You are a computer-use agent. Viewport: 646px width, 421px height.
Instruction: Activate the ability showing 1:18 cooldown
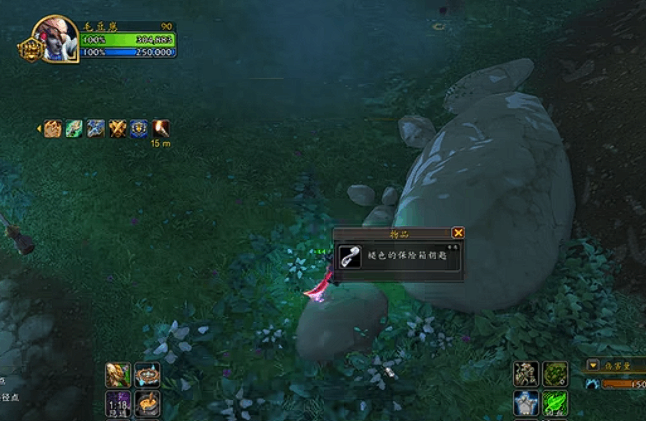click(118, 404)
